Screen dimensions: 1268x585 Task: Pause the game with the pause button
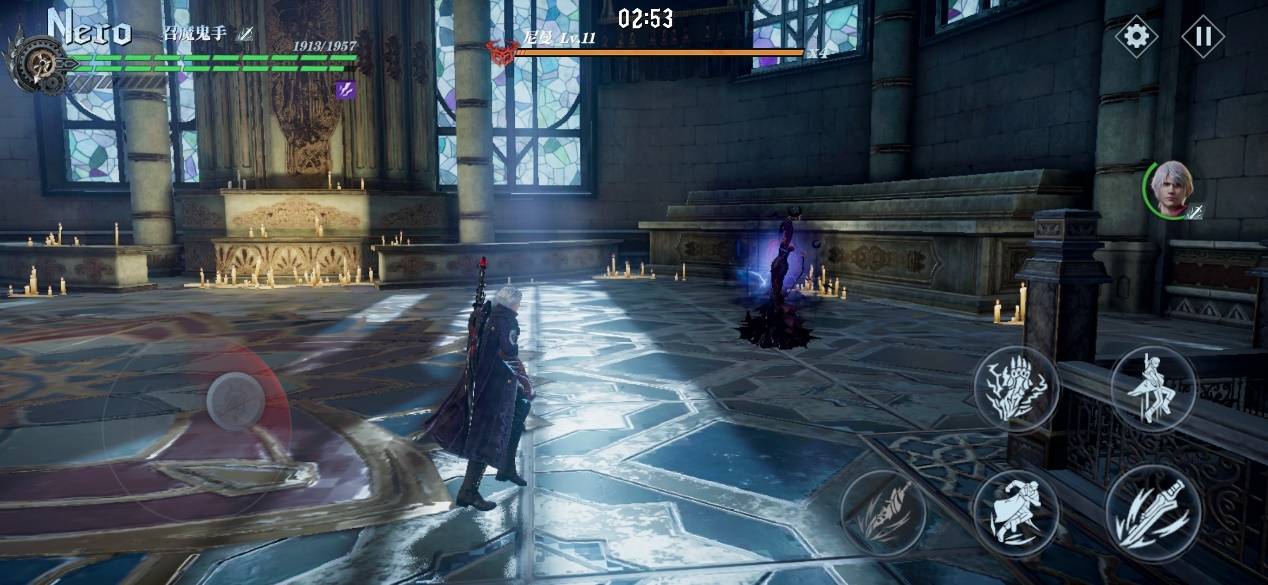click(1203, 37)
